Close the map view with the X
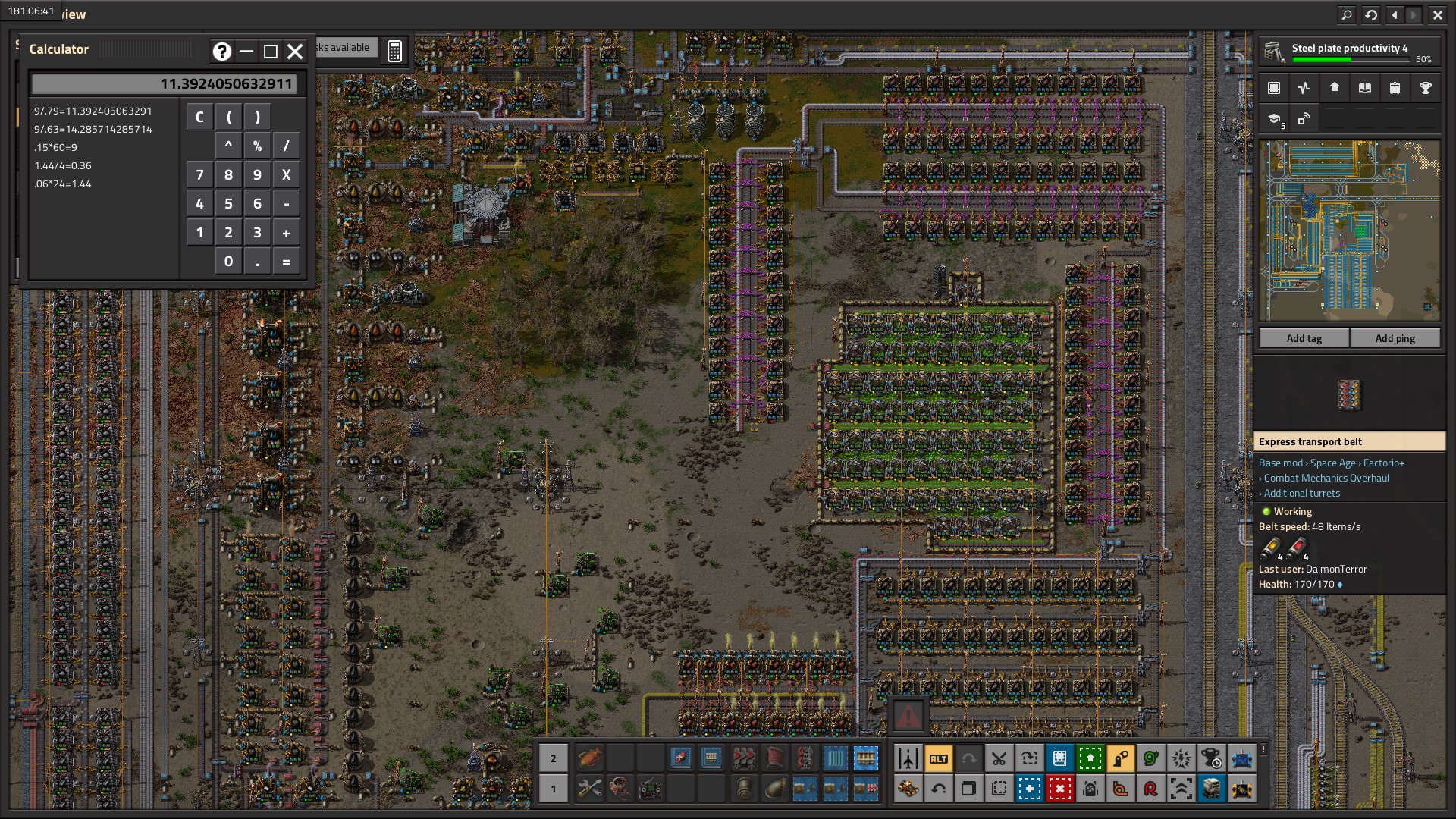The width and height of the screenshot is (1456, 819). [1437, 14]
